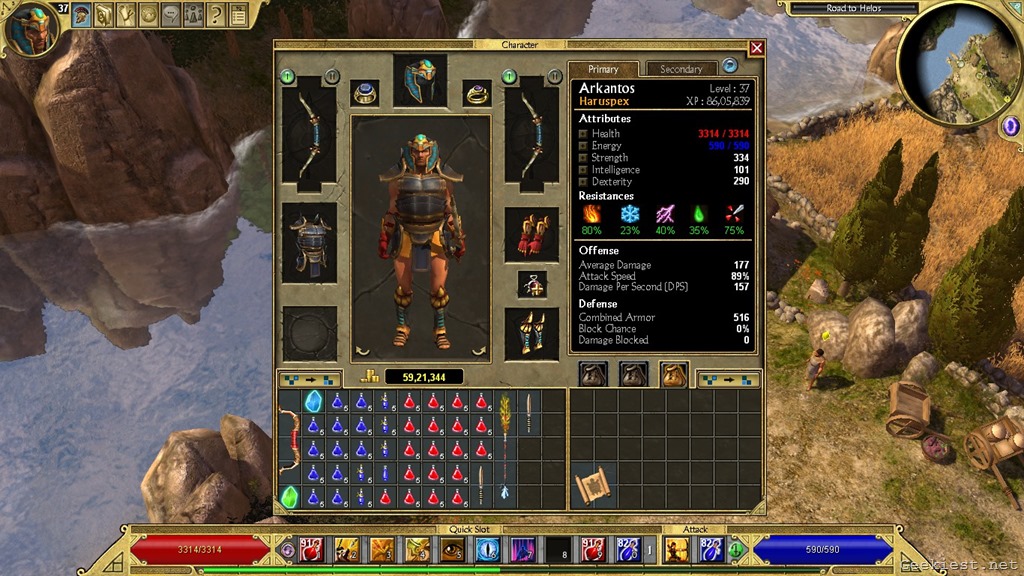Select the red bow in the inventory
Viewport: 1024px width, 576px height.
coord(289,438)
